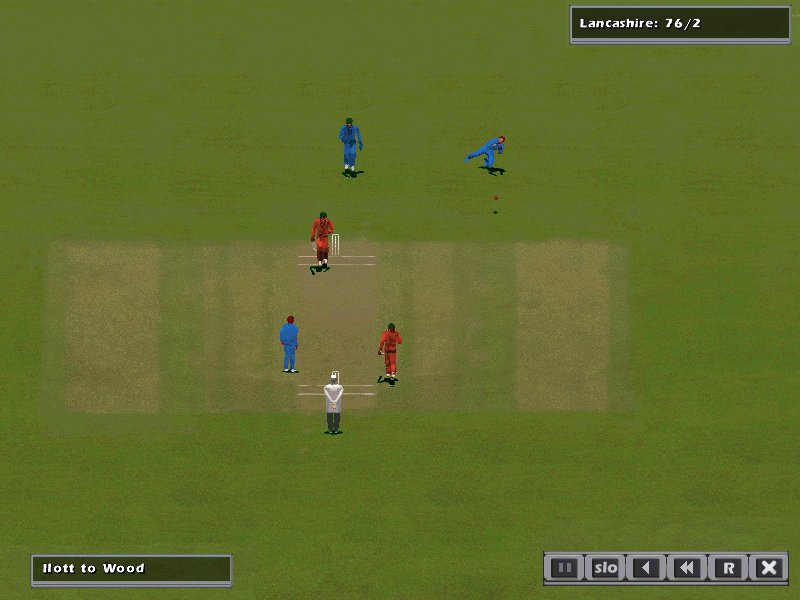Rewind the replay with the double arrow button
Viewport: 800px width, 600px height.
tap(687, 568)
